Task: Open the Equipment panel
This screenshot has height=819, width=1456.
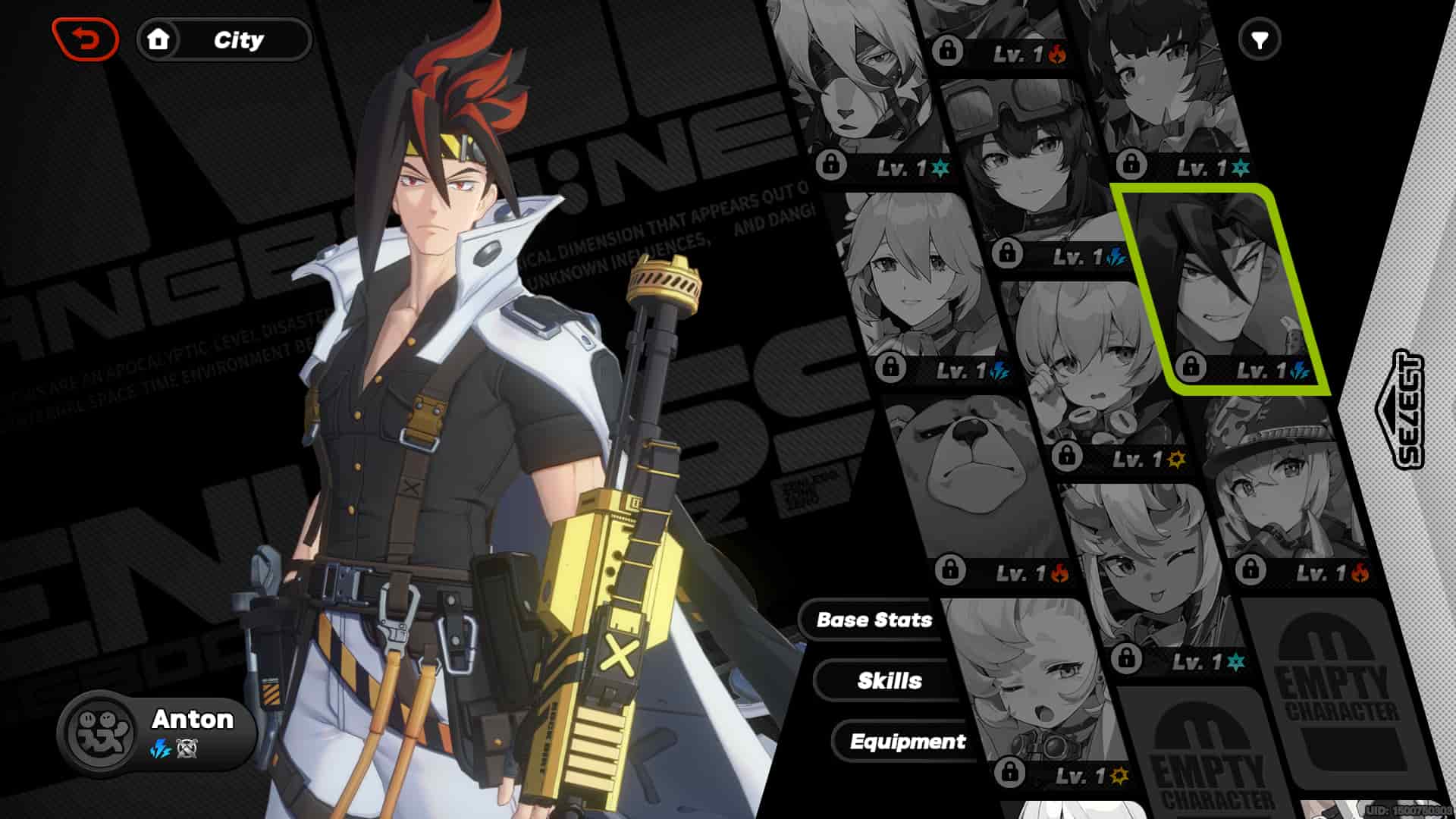Action: [909, 742]
